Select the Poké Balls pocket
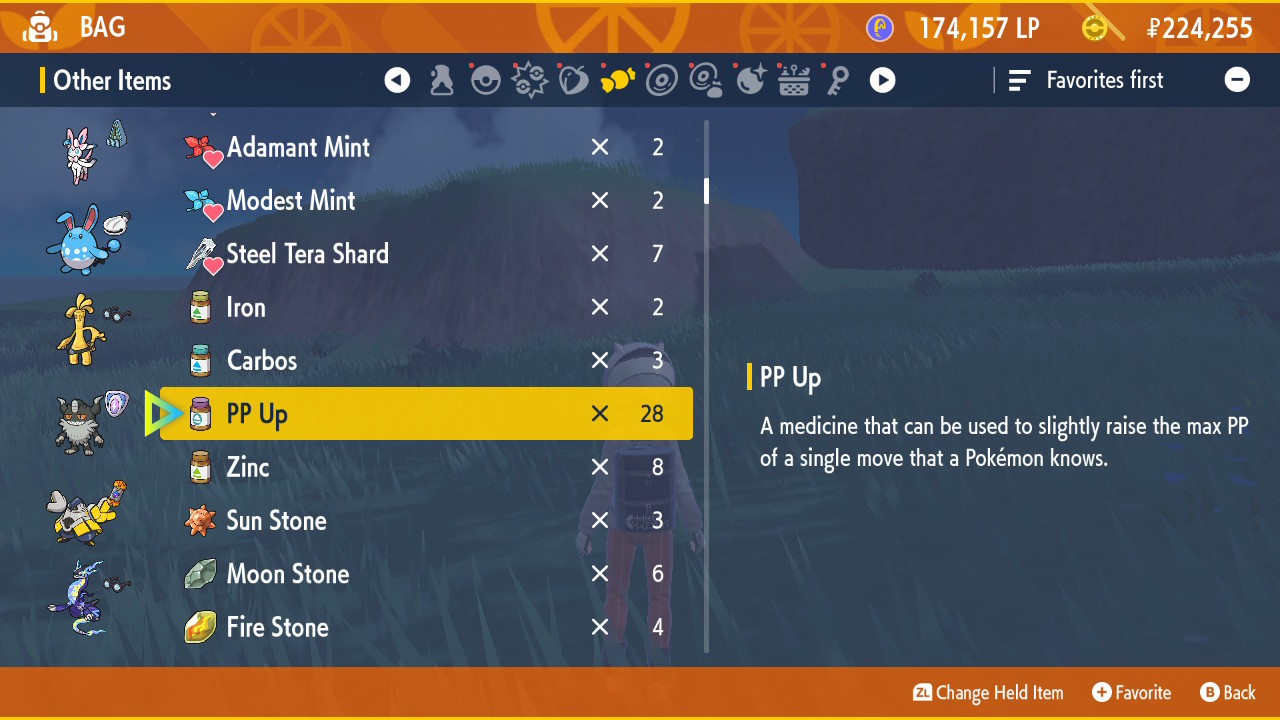The height and width of the screenshot is (720, 1280). point(485,80)
